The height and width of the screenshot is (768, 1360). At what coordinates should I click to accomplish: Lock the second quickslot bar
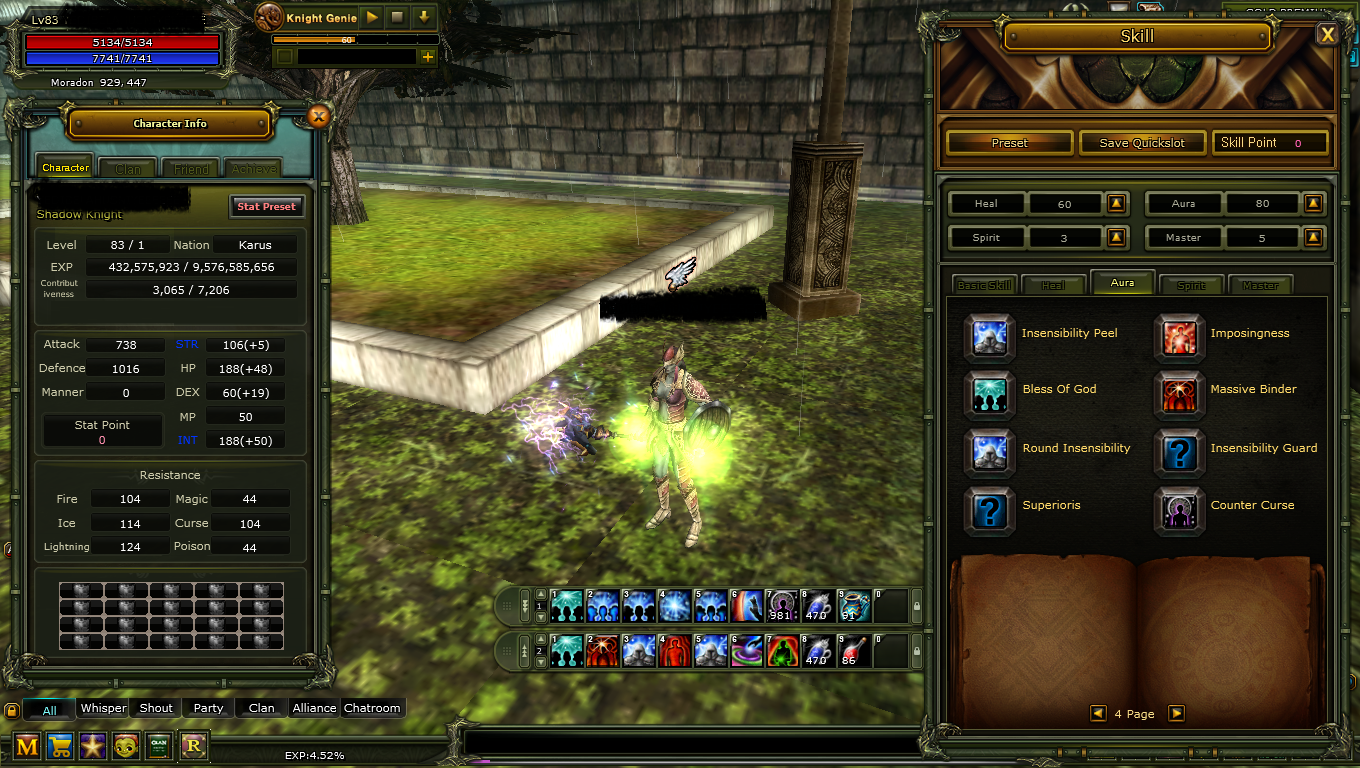(917, 650)
